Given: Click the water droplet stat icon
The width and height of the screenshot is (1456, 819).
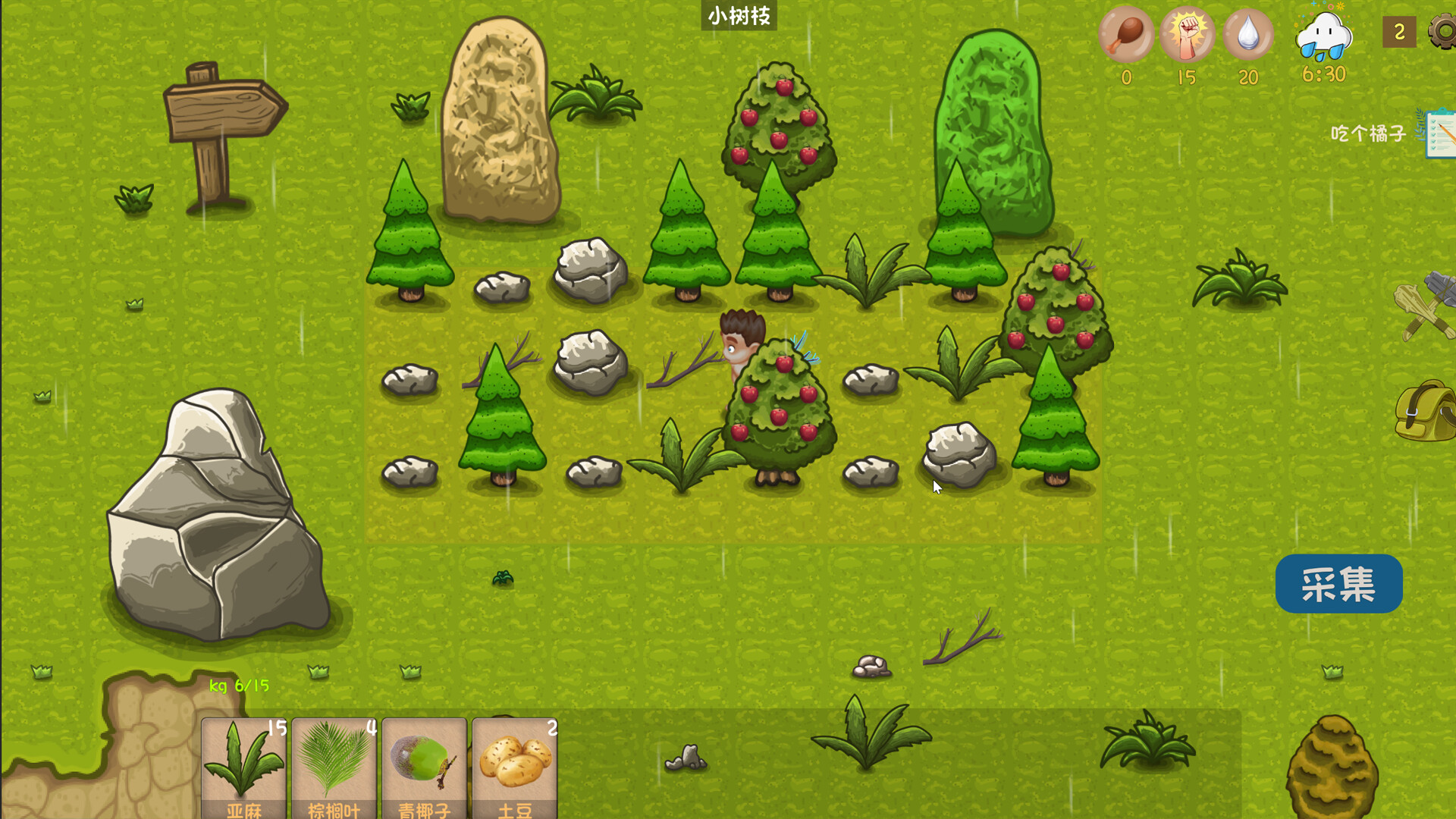Looking at the screenshot, I should point(1246,34).
